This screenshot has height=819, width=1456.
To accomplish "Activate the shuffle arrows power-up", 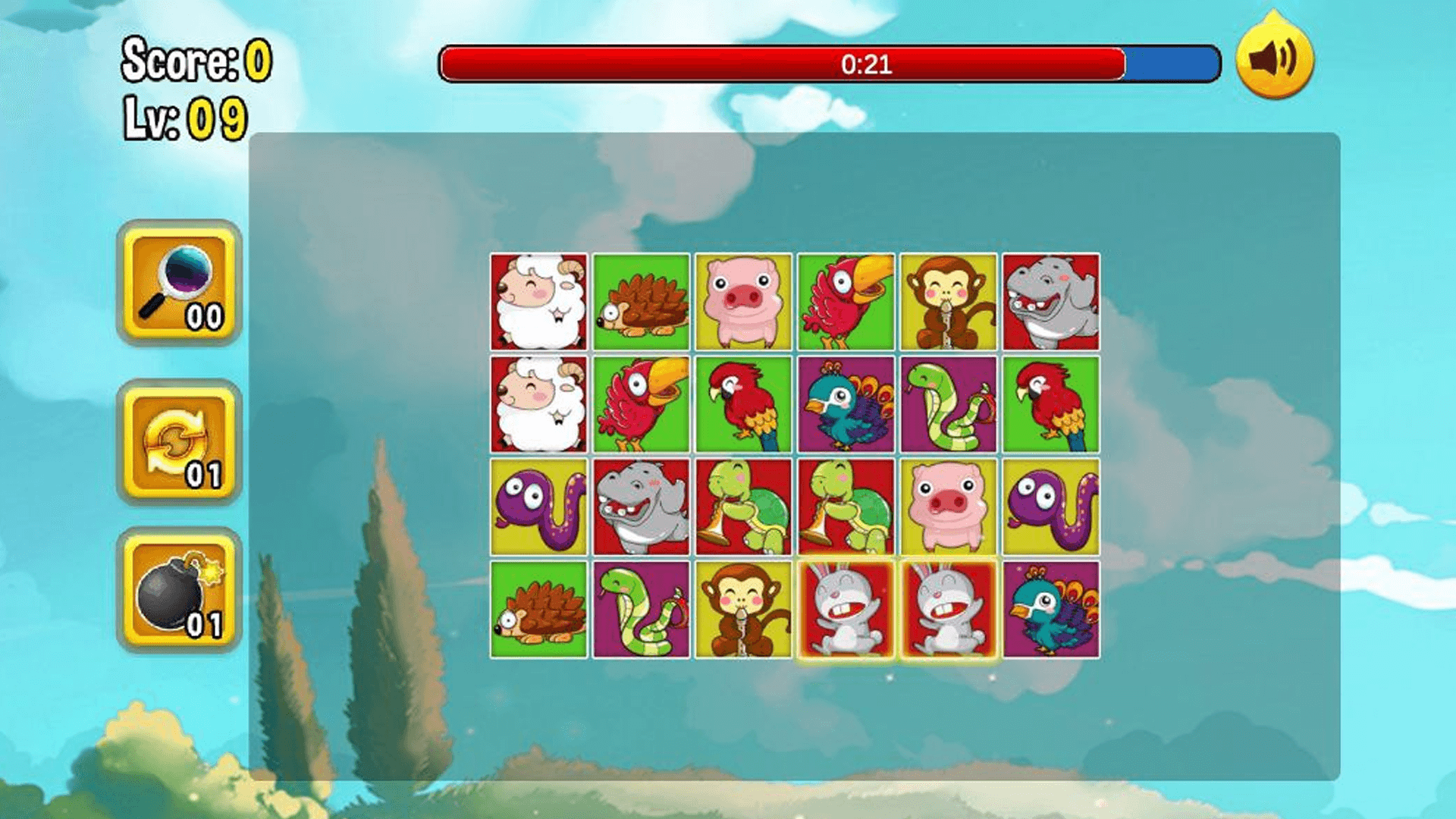I will click(x=179, y=442).
